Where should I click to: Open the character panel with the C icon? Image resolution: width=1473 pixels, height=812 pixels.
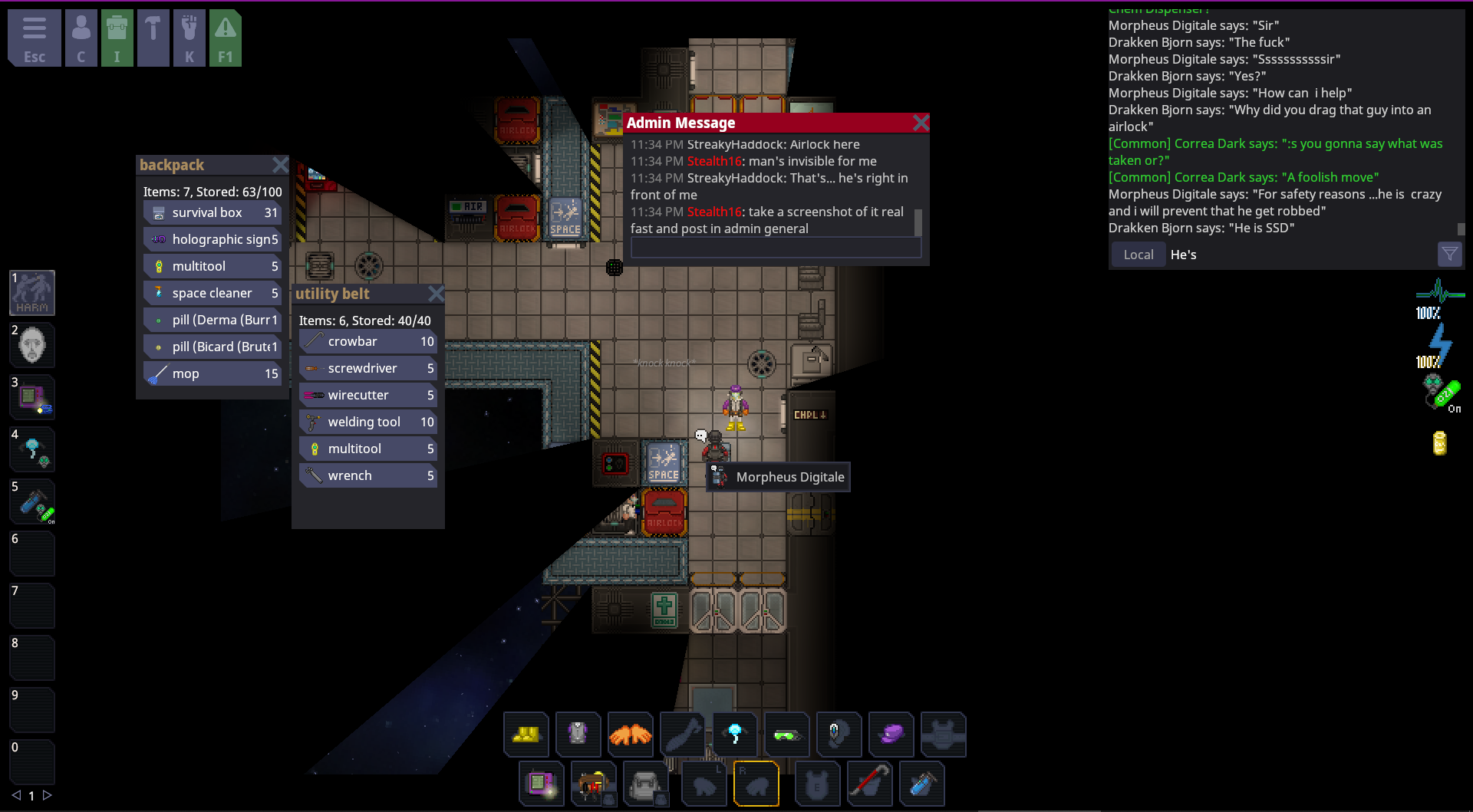(81, 37)
